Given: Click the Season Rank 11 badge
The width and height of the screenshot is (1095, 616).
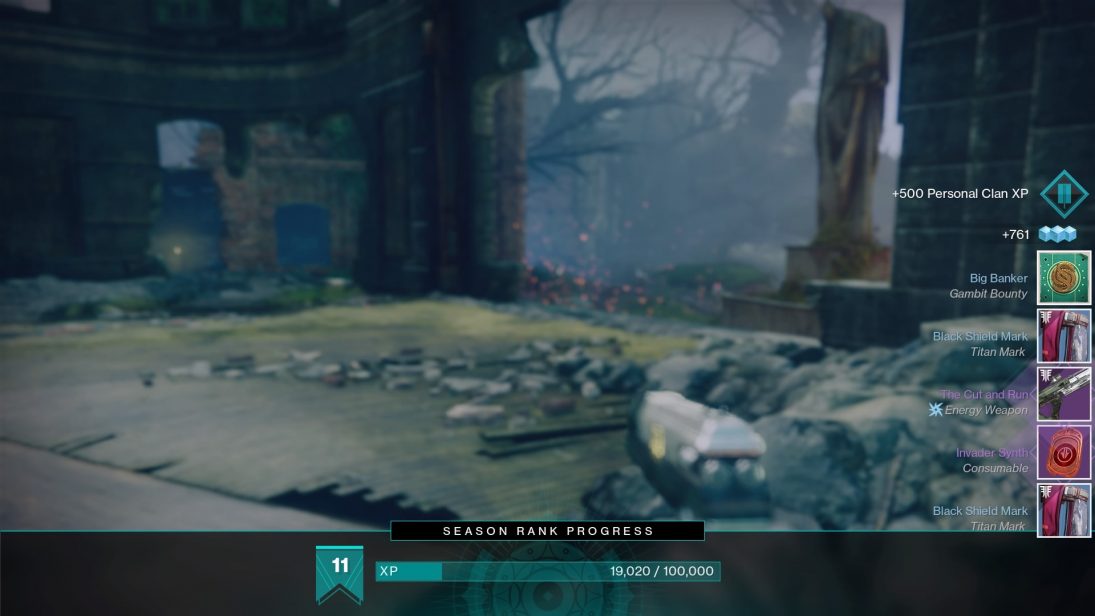Looking at the screenshot, I should (339, 571).
